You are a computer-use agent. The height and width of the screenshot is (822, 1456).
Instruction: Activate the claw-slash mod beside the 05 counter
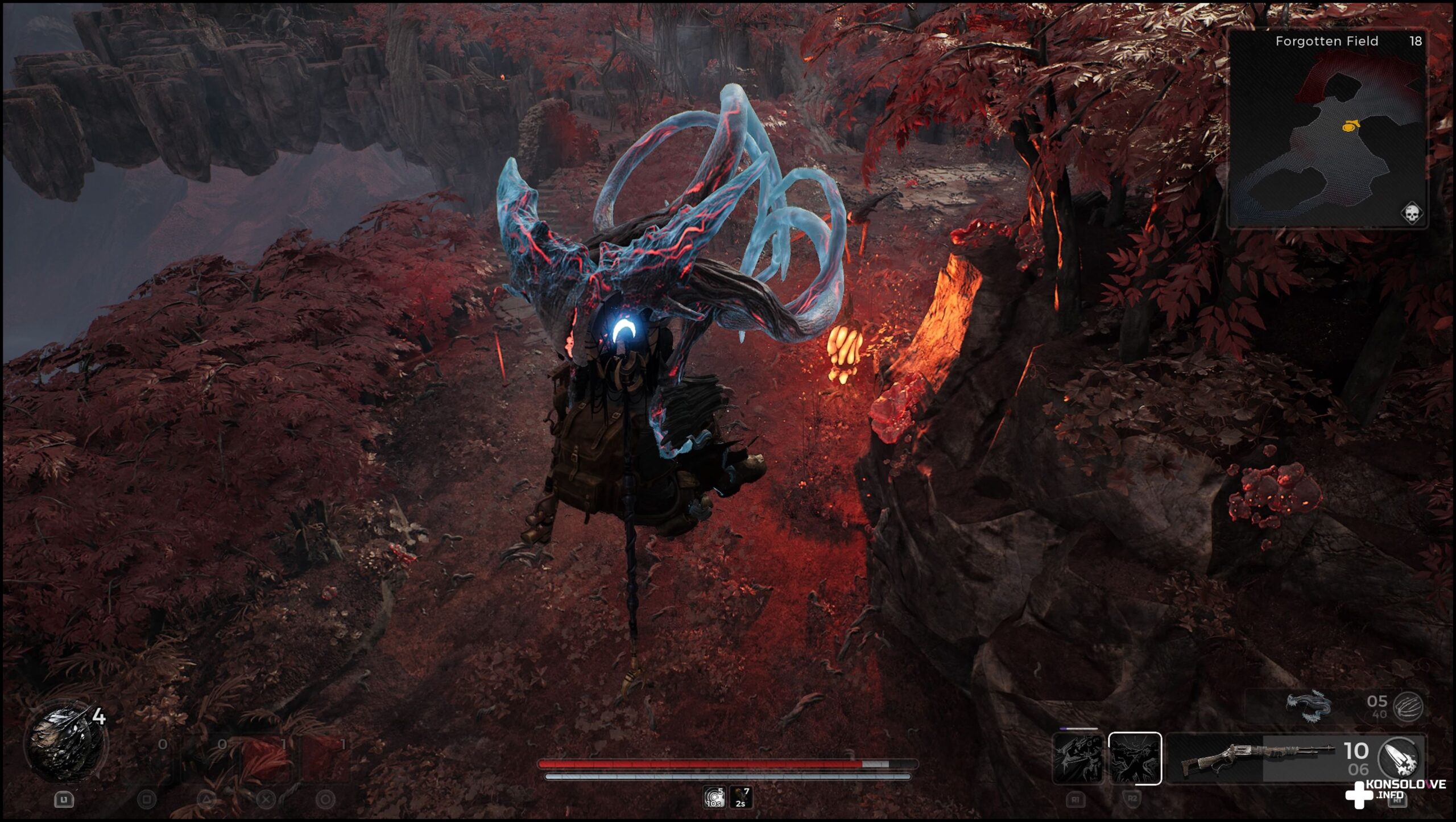(x=1408, y=708)
